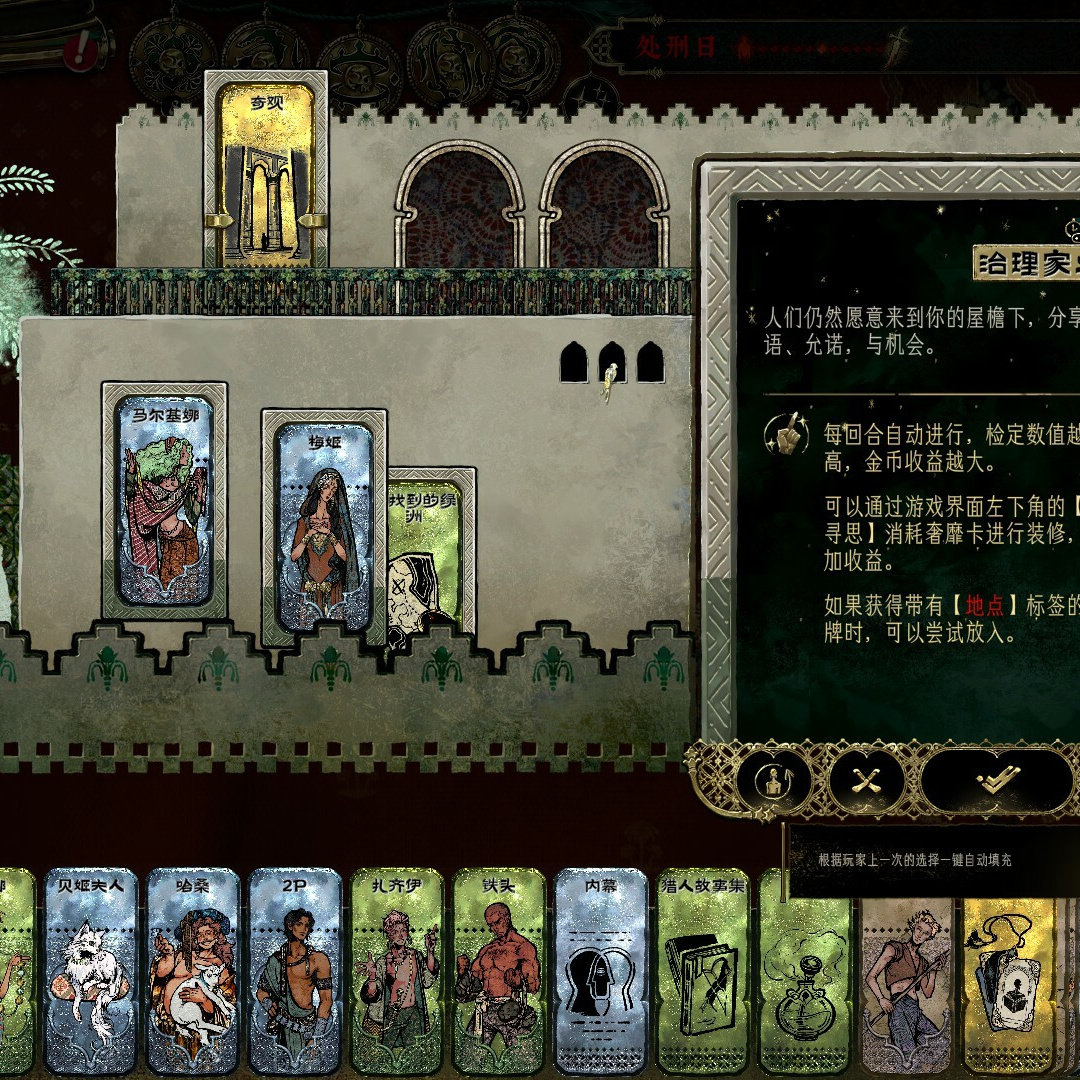
Task: Select the 内幕 silhouette card
Action: (x=601, y=969)
